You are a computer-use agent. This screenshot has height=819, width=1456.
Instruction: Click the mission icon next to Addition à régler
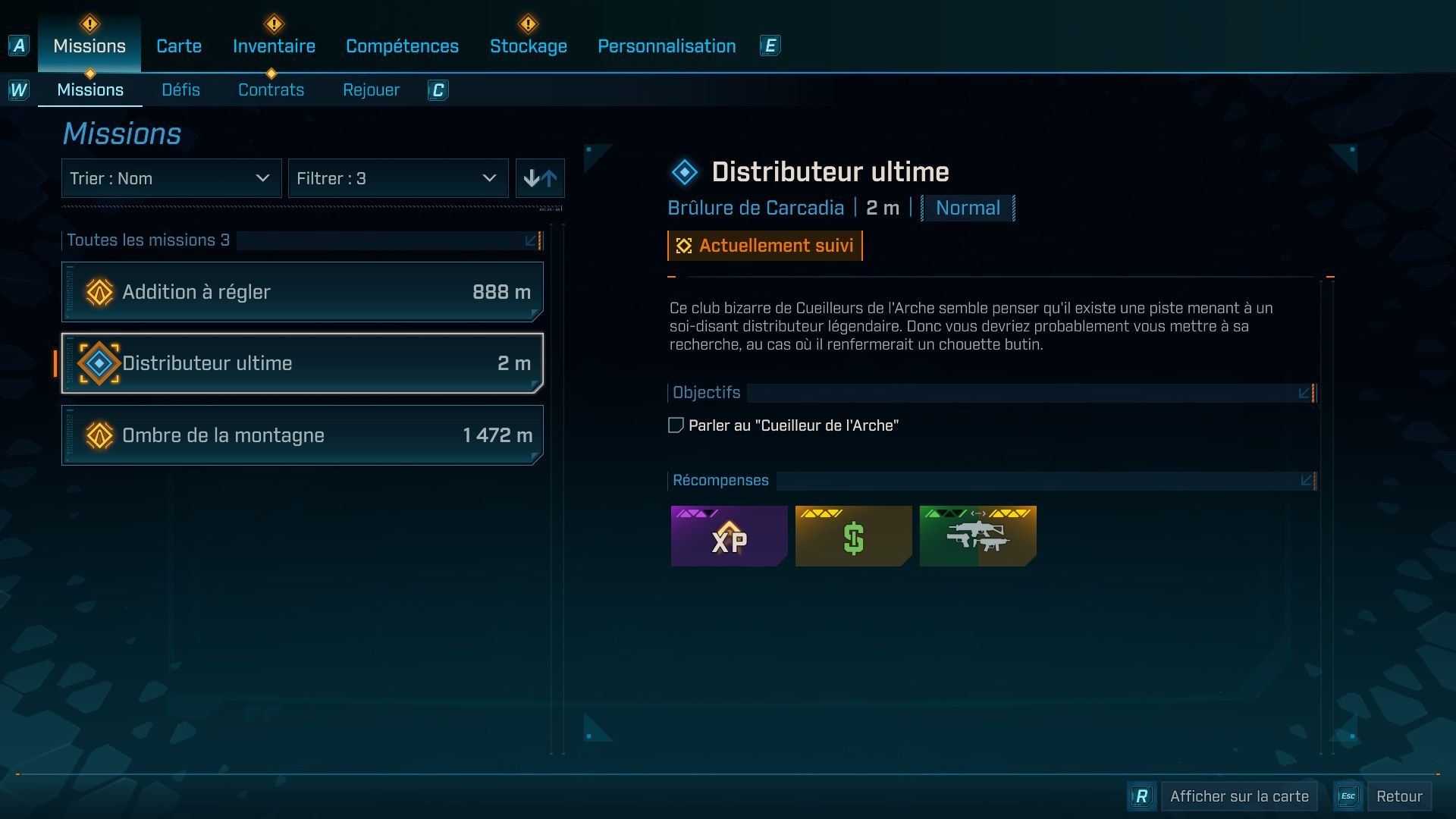[99, 291]
